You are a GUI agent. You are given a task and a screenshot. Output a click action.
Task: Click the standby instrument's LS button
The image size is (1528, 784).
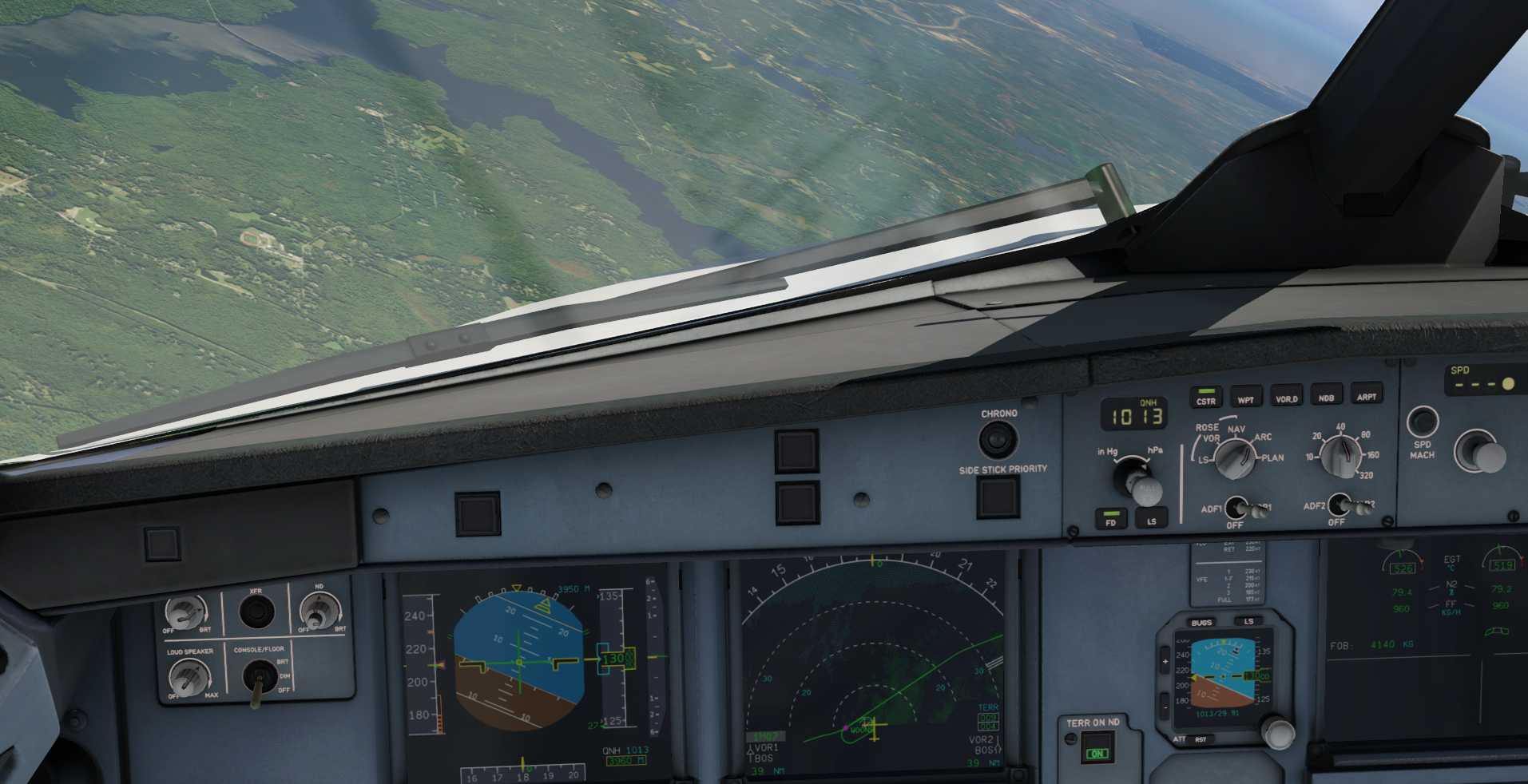[x=1248, y=620]
